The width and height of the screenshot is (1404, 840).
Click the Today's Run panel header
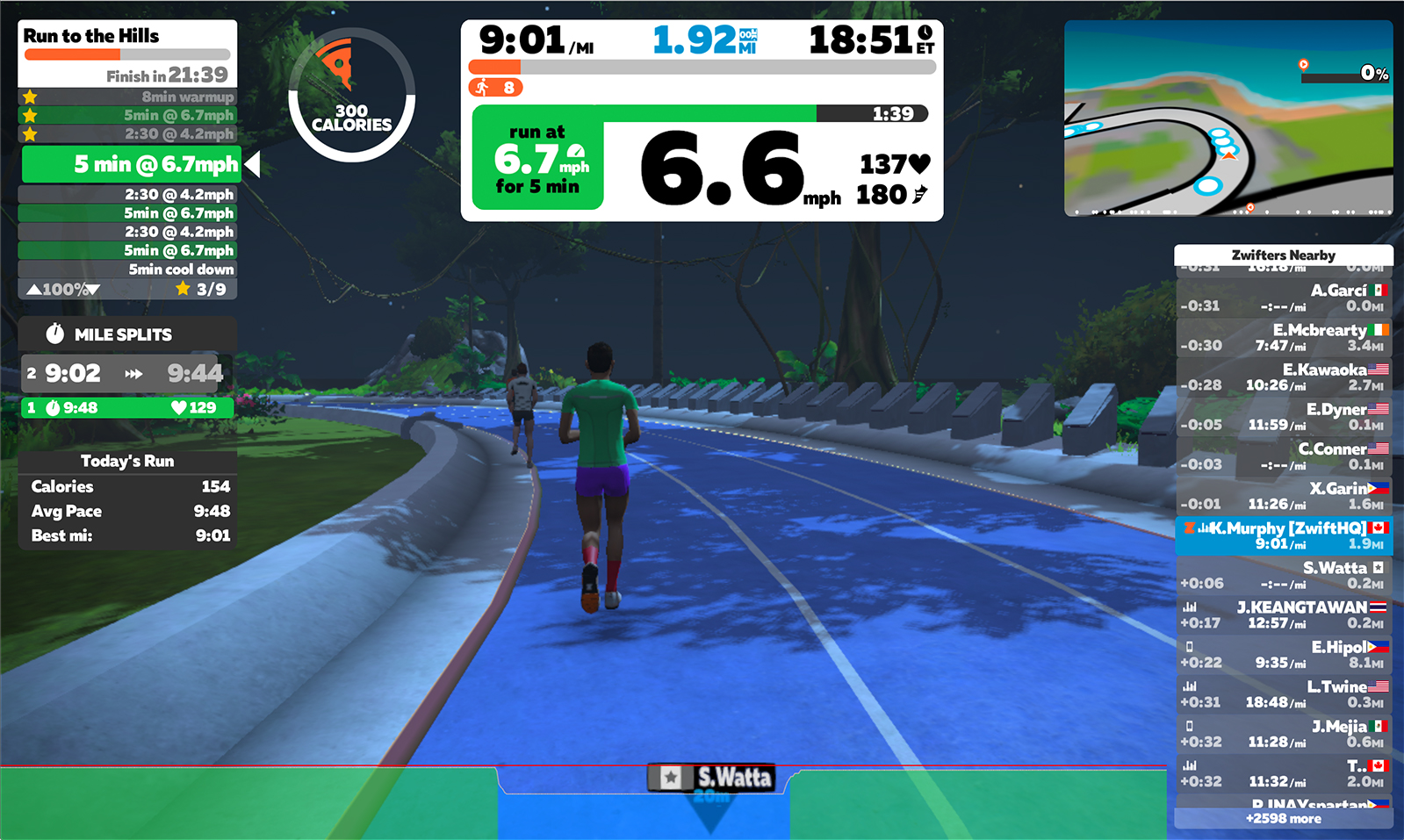[126, 460]
